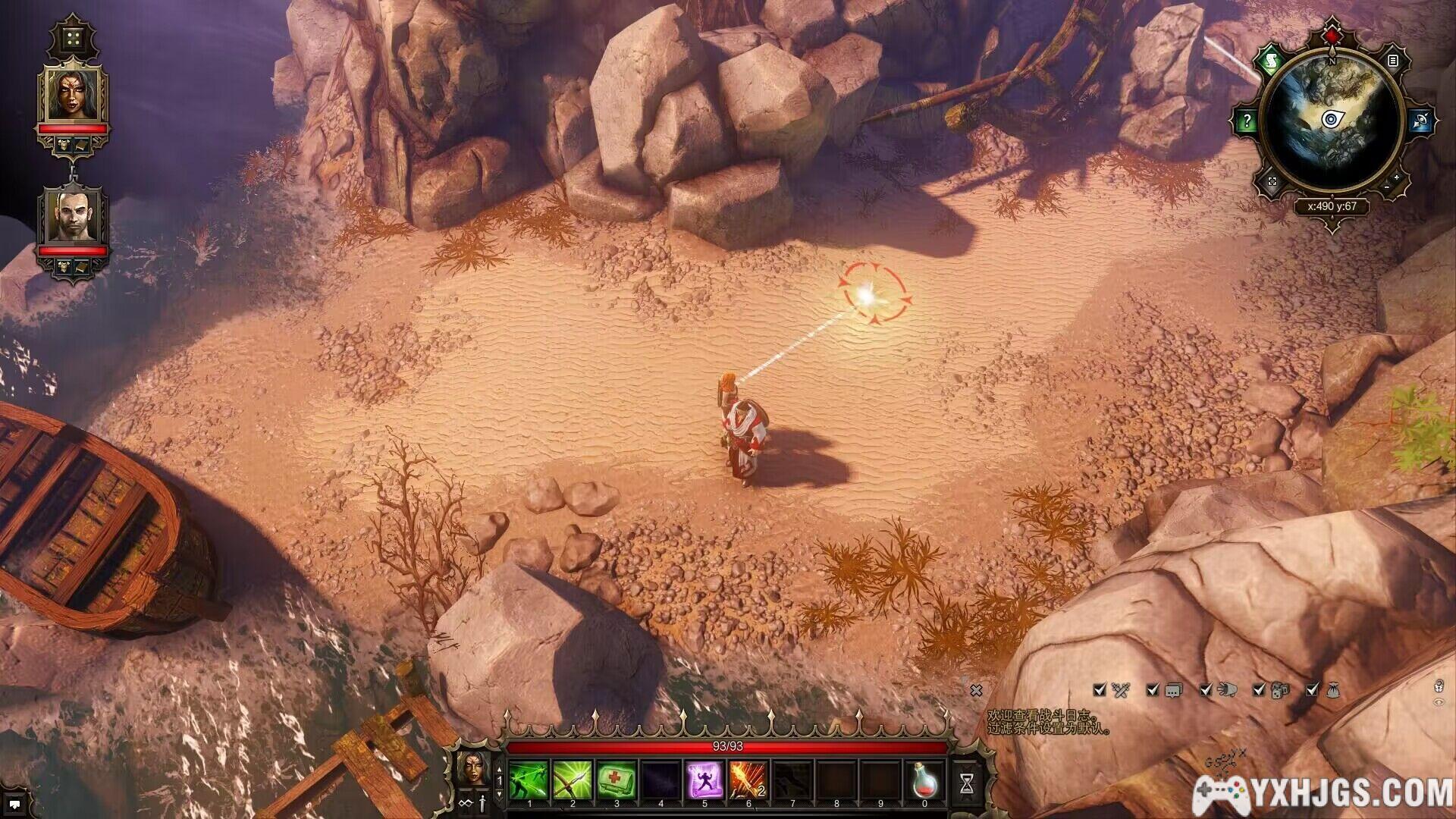Open the list menu button near minimap
The height and width of the screenshot is (819, 1456).
pos(1393,60)
